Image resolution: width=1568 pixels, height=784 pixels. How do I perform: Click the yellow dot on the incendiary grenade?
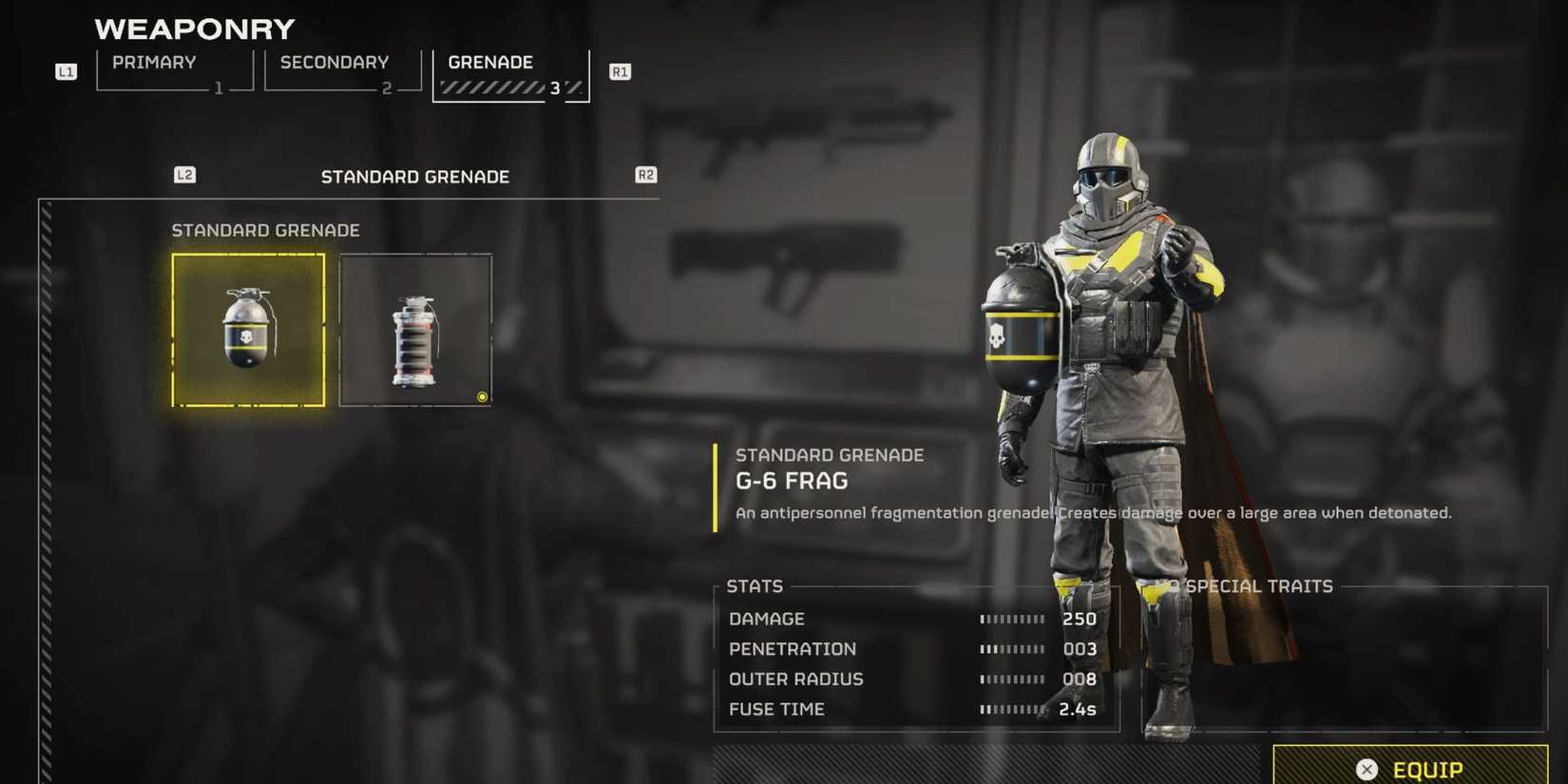482,397
